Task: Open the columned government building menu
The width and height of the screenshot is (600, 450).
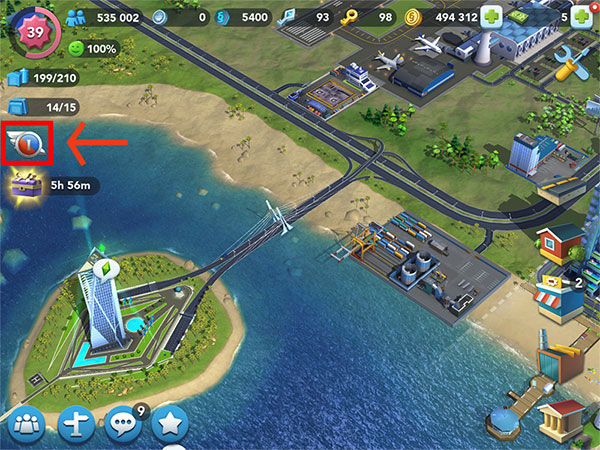Action: (x=562, y=418)
